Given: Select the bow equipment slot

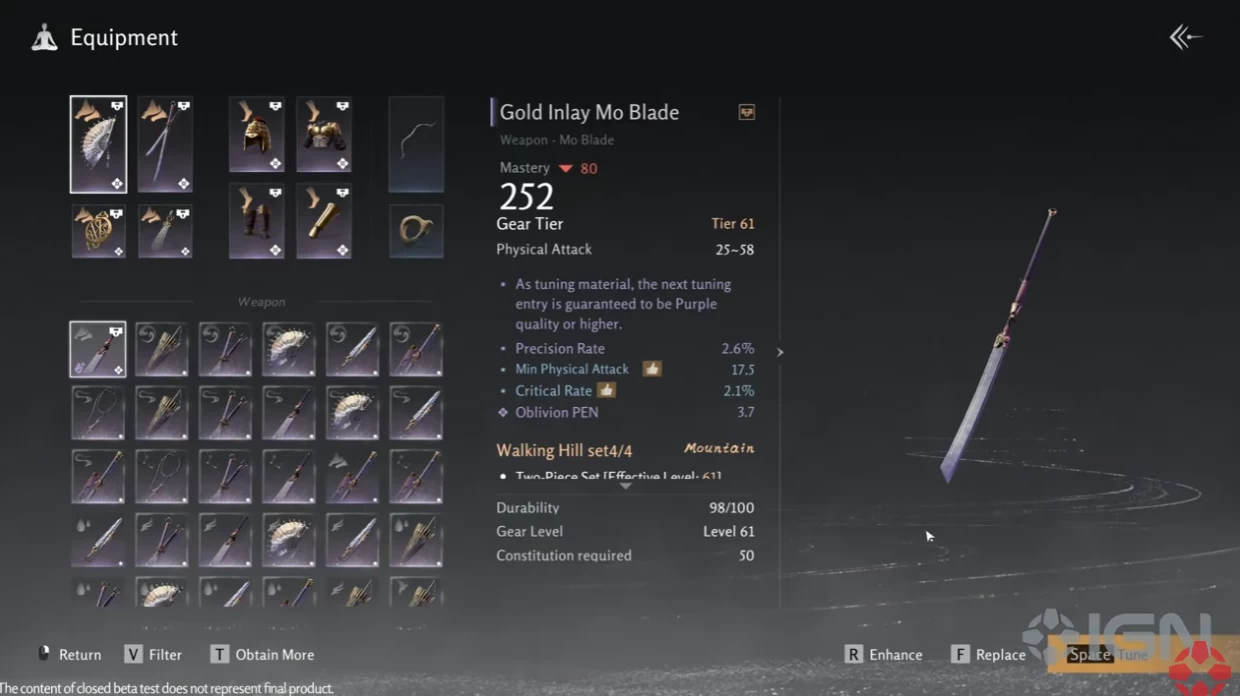Looking at the screenshot, I should point(416,144).
